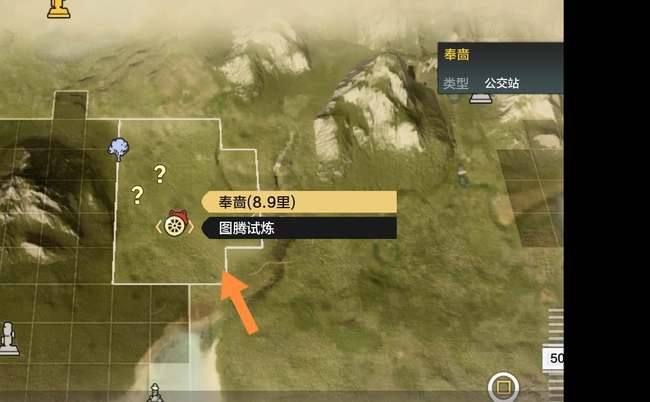Select the white figure marker at bottom edge
The image size is (650, 402).
point(154,392)
